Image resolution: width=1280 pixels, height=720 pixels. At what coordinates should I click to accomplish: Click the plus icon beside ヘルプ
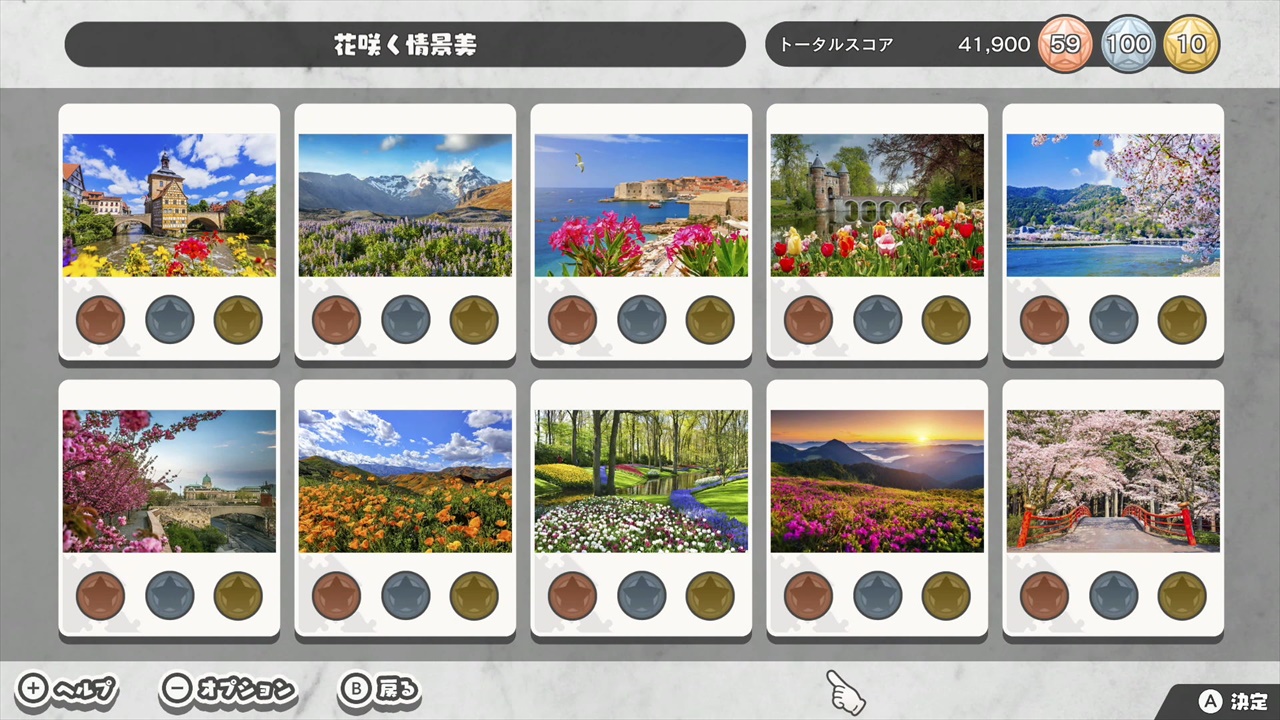[x=32, y=689]
